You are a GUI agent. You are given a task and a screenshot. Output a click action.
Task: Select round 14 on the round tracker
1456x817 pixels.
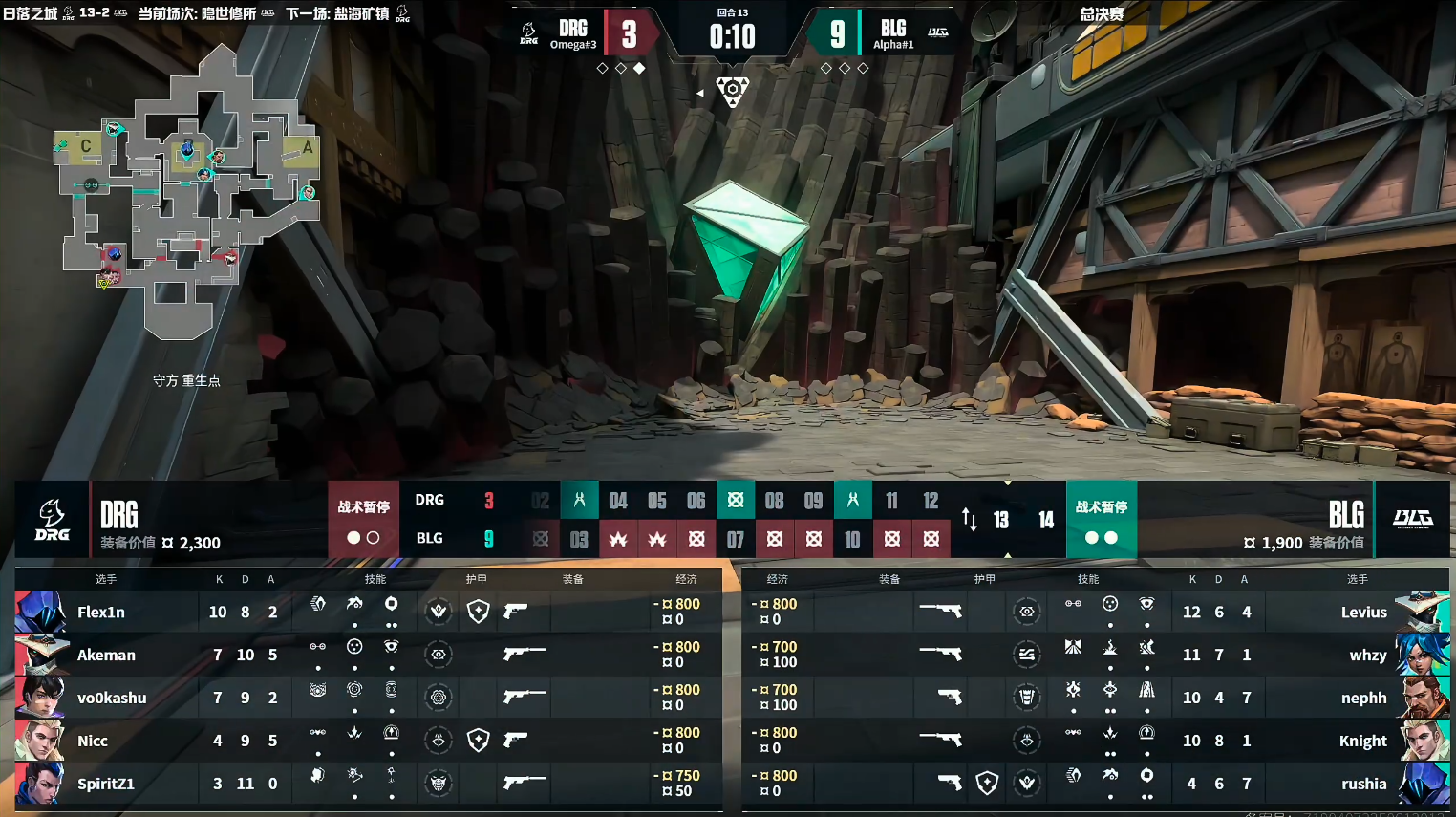pyautogui.click(x=1046, y=520)
